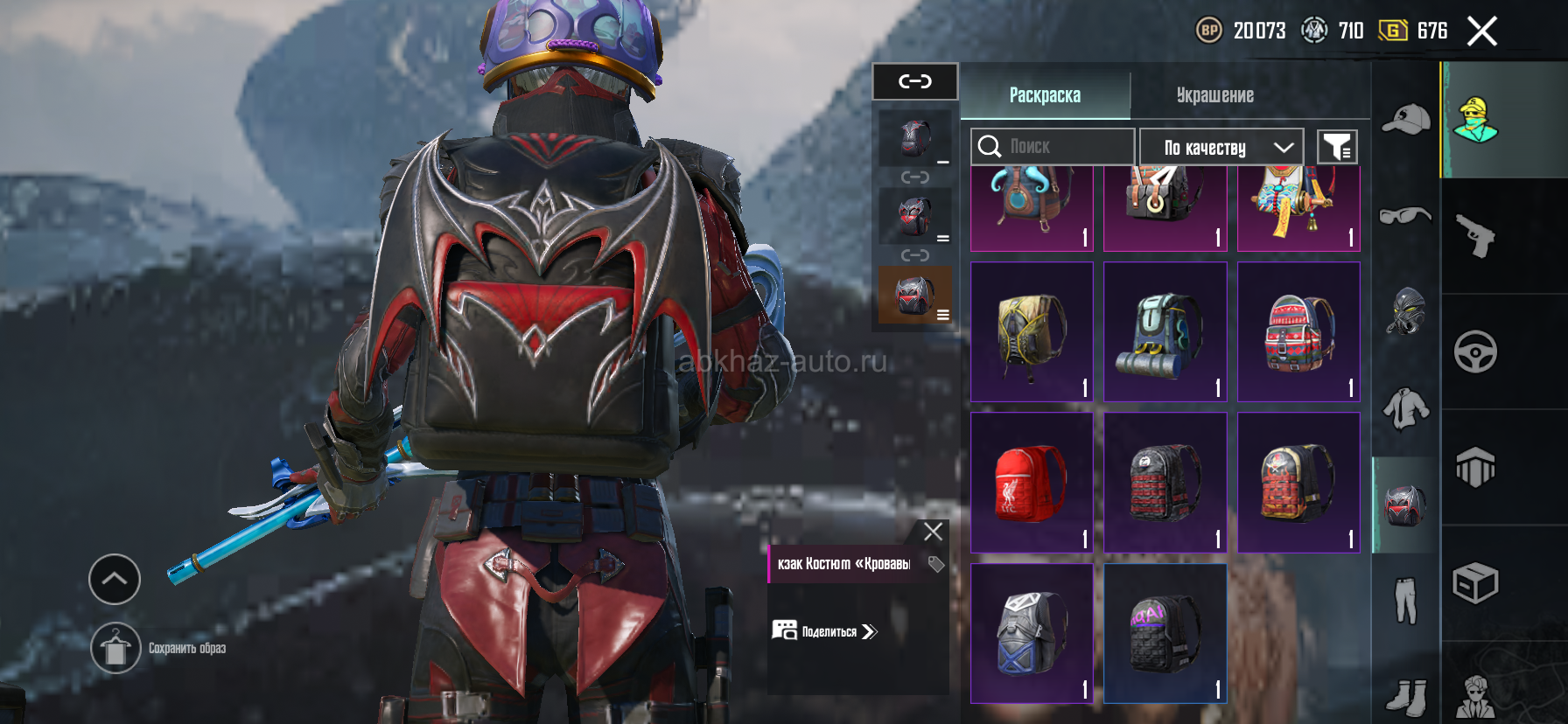Open the filter funnel button

coord(1337,147)
